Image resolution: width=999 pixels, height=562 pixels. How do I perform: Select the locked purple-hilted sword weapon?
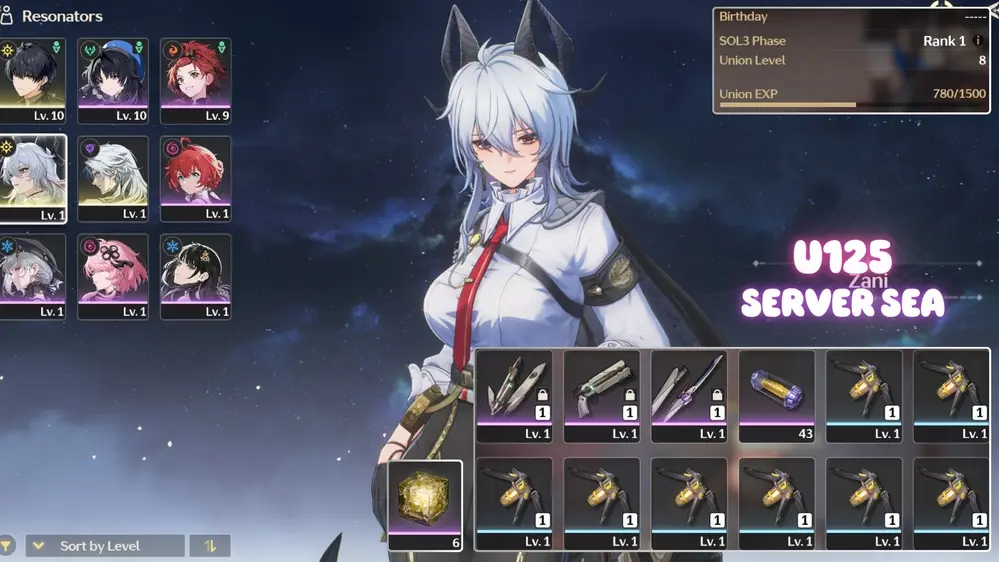click(x=689, y=395)
